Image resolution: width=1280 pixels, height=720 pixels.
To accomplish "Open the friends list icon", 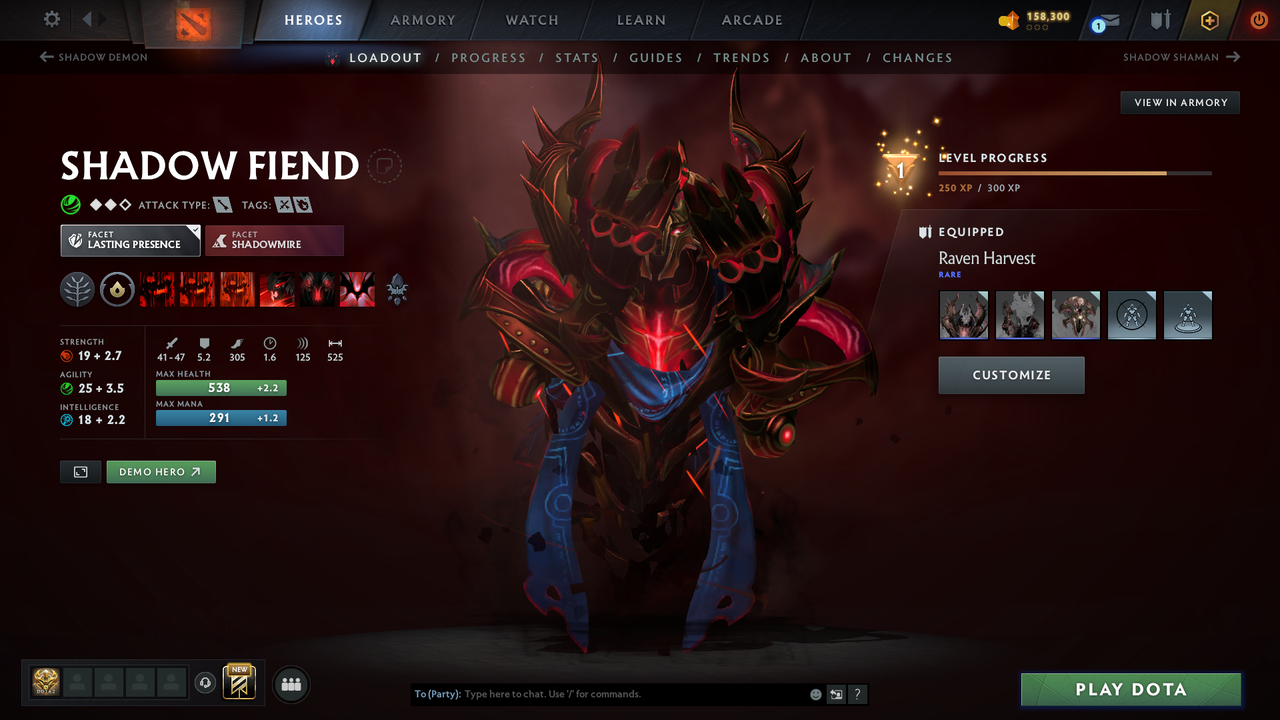I will click(289, 683).
